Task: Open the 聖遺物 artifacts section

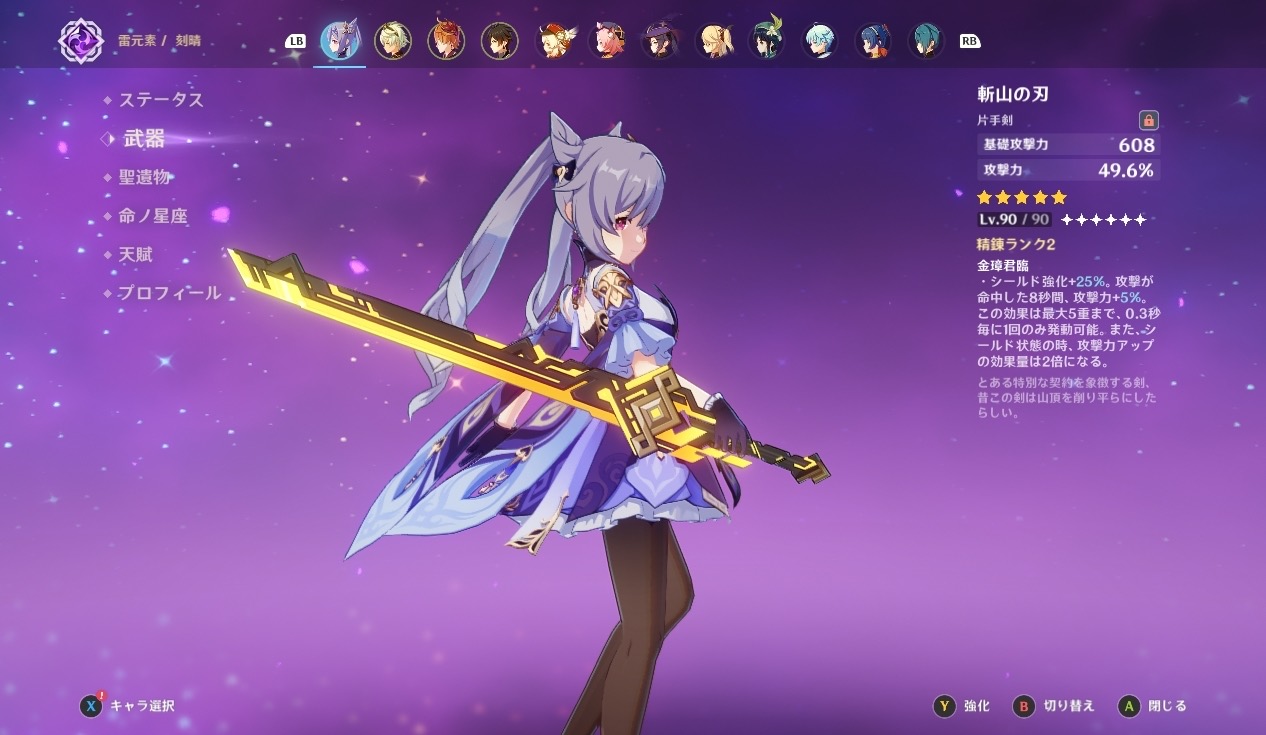Action: tap(145, 178)
